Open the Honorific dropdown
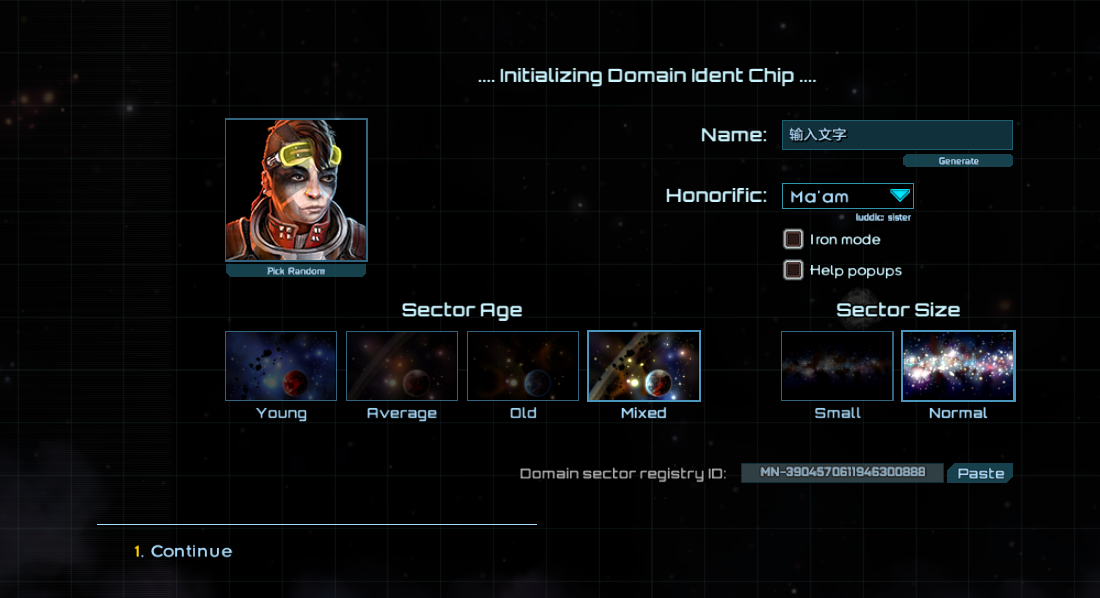The image size is (1100, 598). 847,196
